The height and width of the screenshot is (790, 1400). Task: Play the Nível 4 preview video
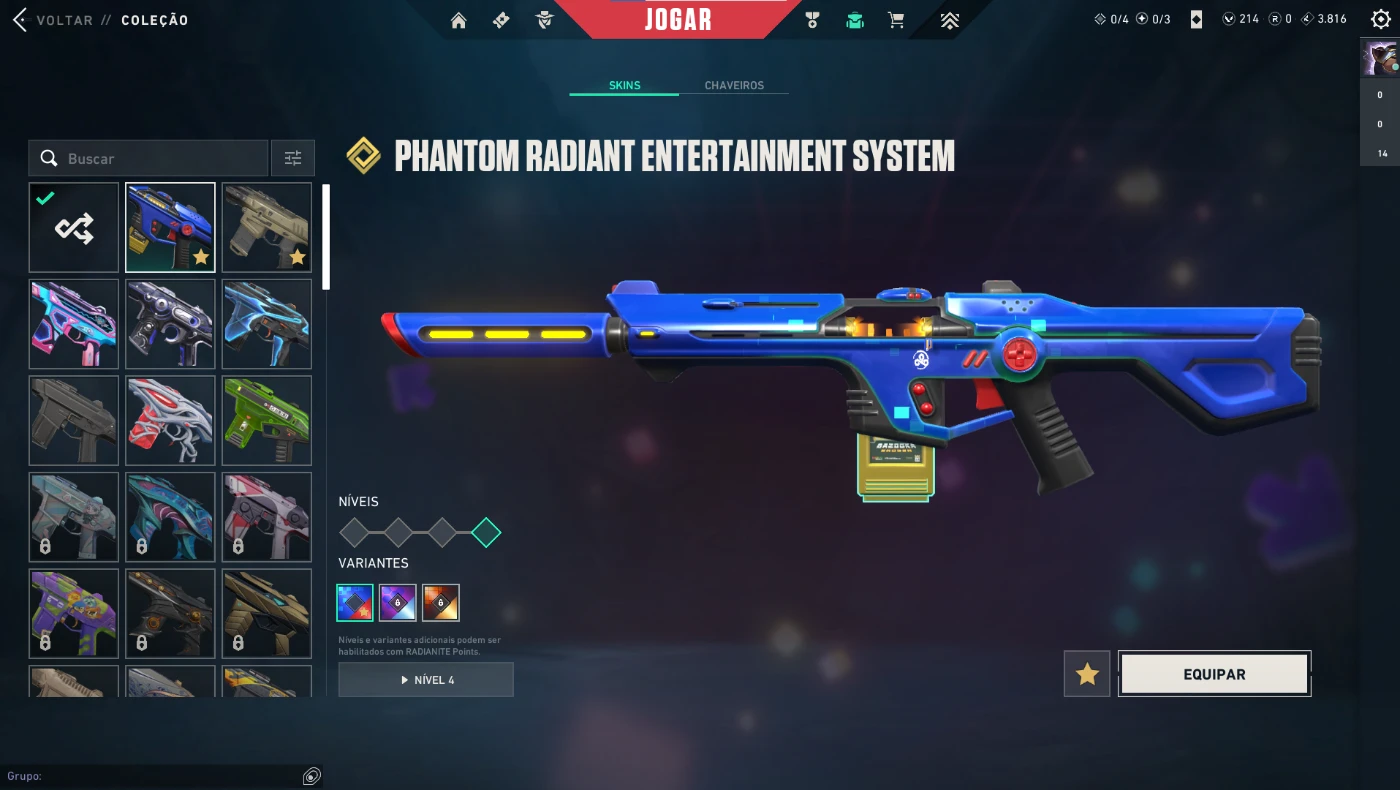pos(426,680)
